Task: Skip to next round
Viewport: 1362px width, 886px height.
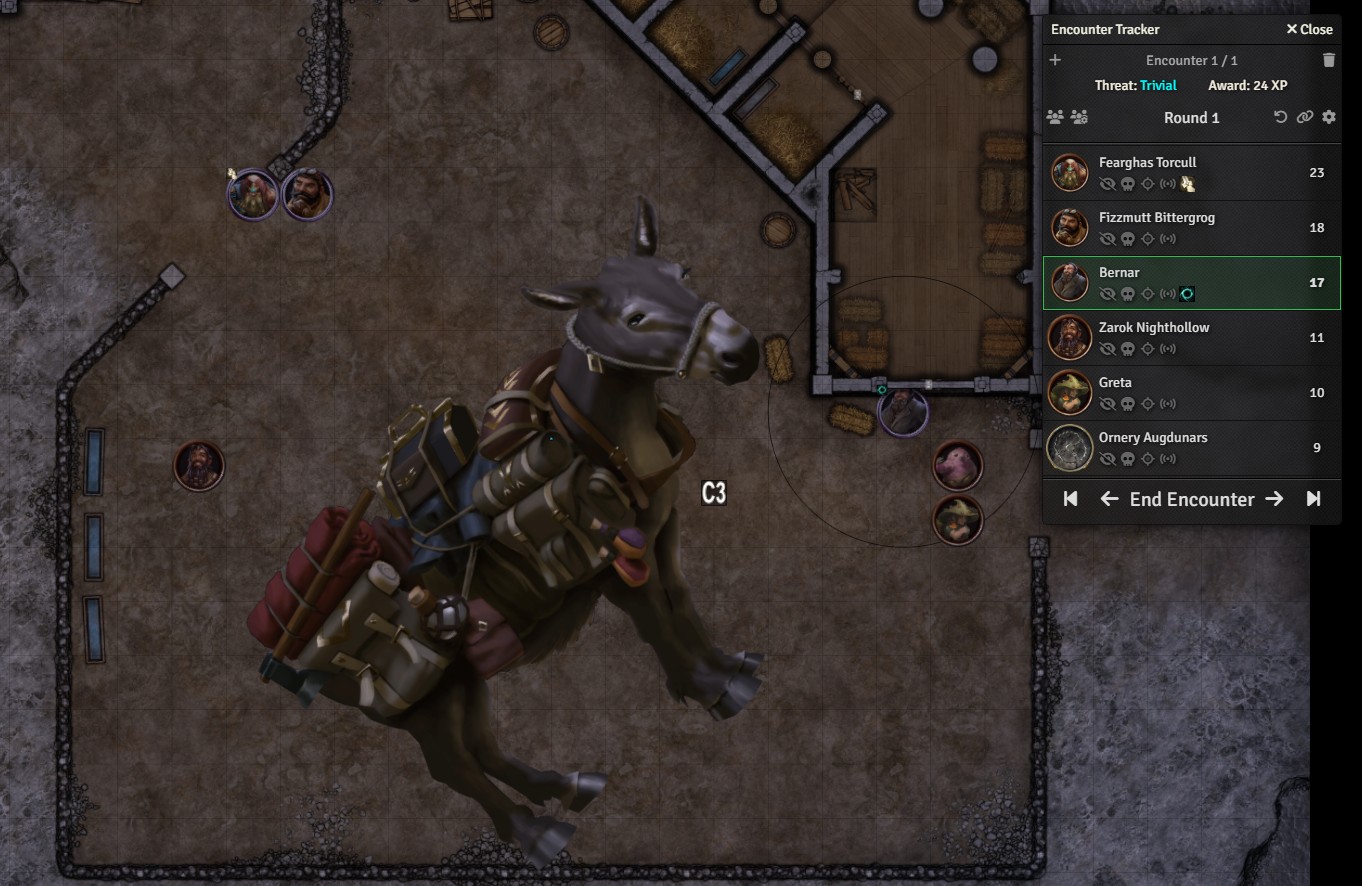Action: tap(1314, 499)
